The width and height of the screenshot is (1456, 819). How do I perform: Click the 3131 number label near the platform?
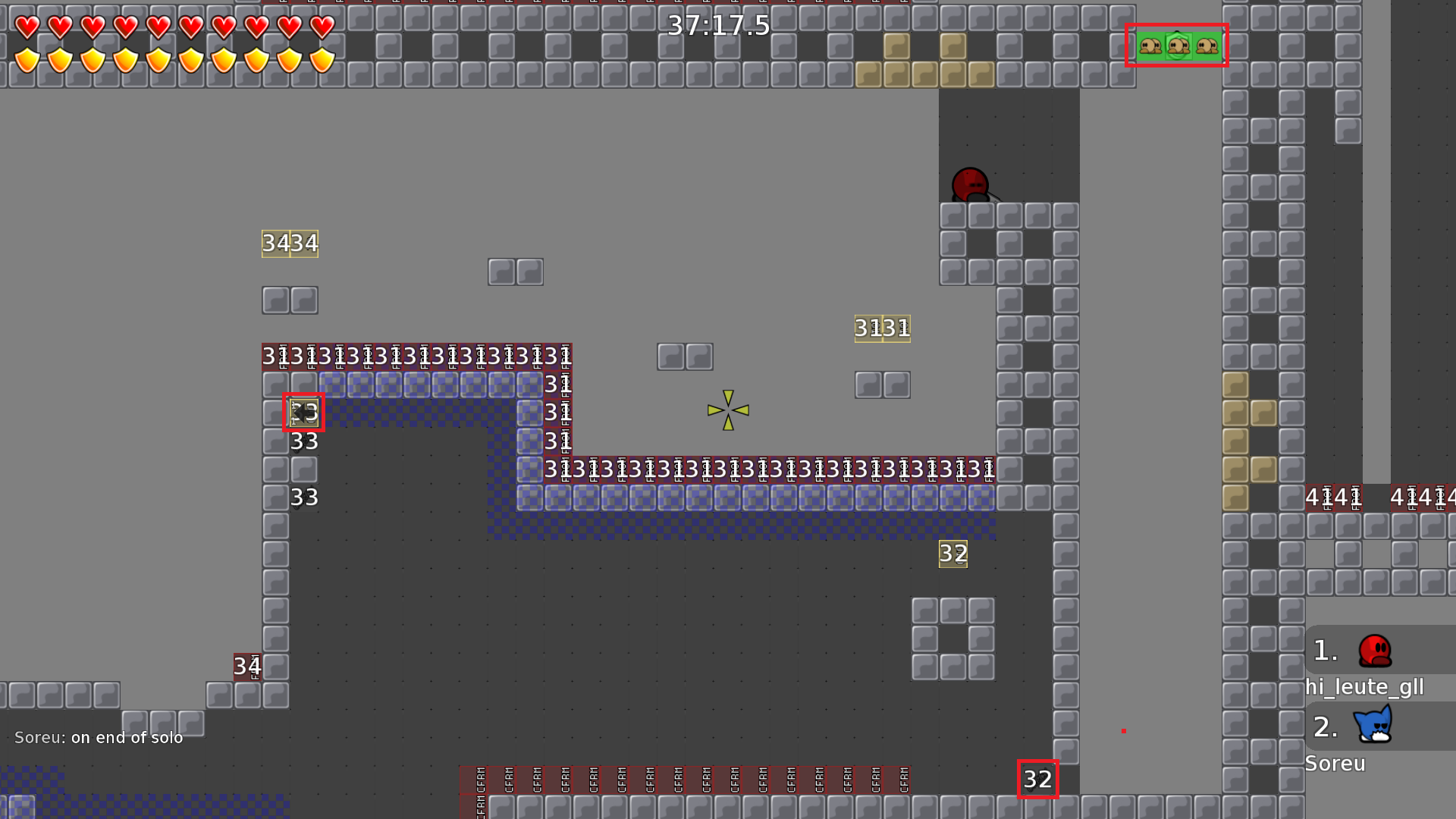pyautogui.click(x=882, y=328)
